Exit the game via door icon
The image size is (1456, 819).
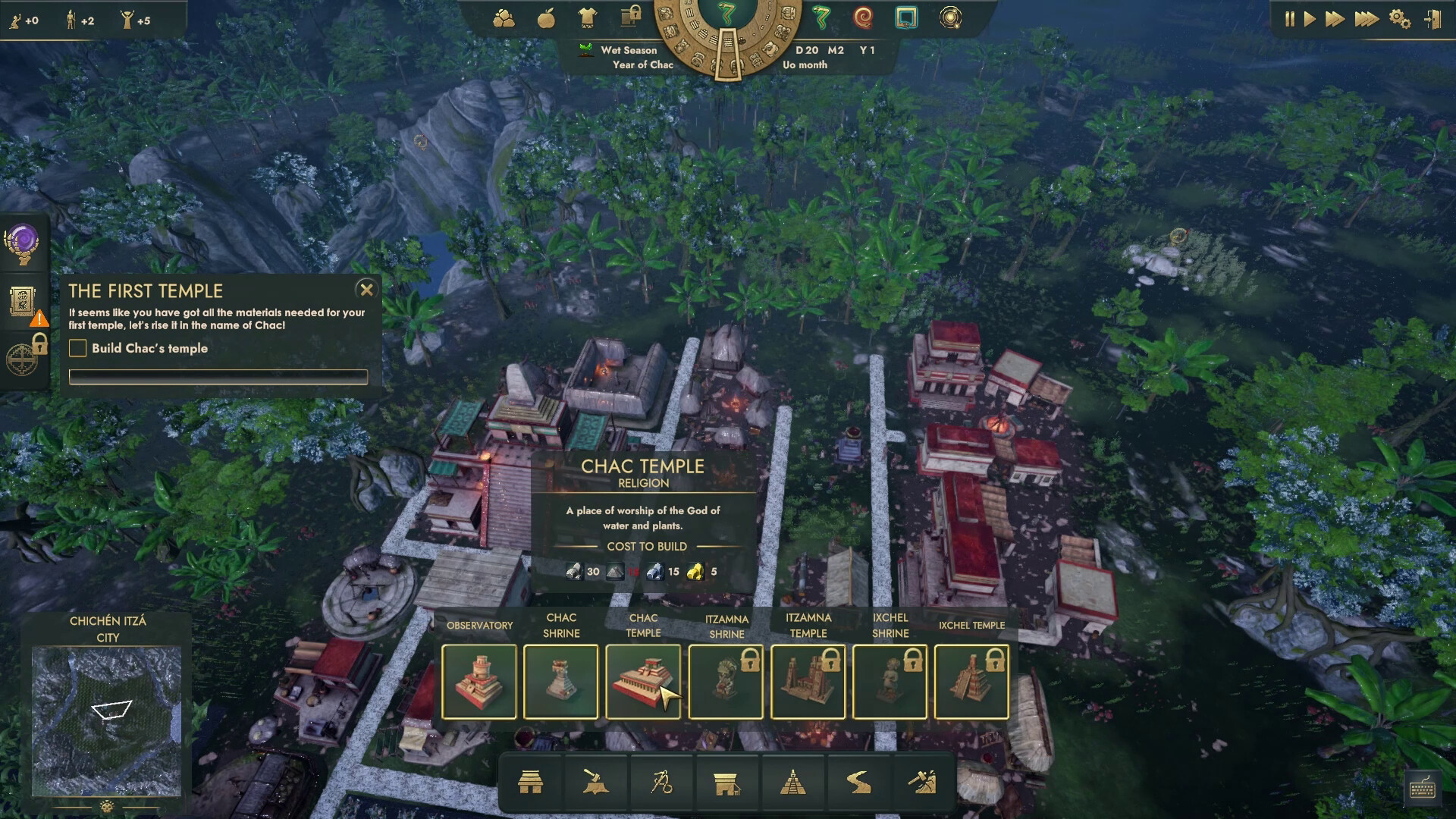pos(1432,19)
